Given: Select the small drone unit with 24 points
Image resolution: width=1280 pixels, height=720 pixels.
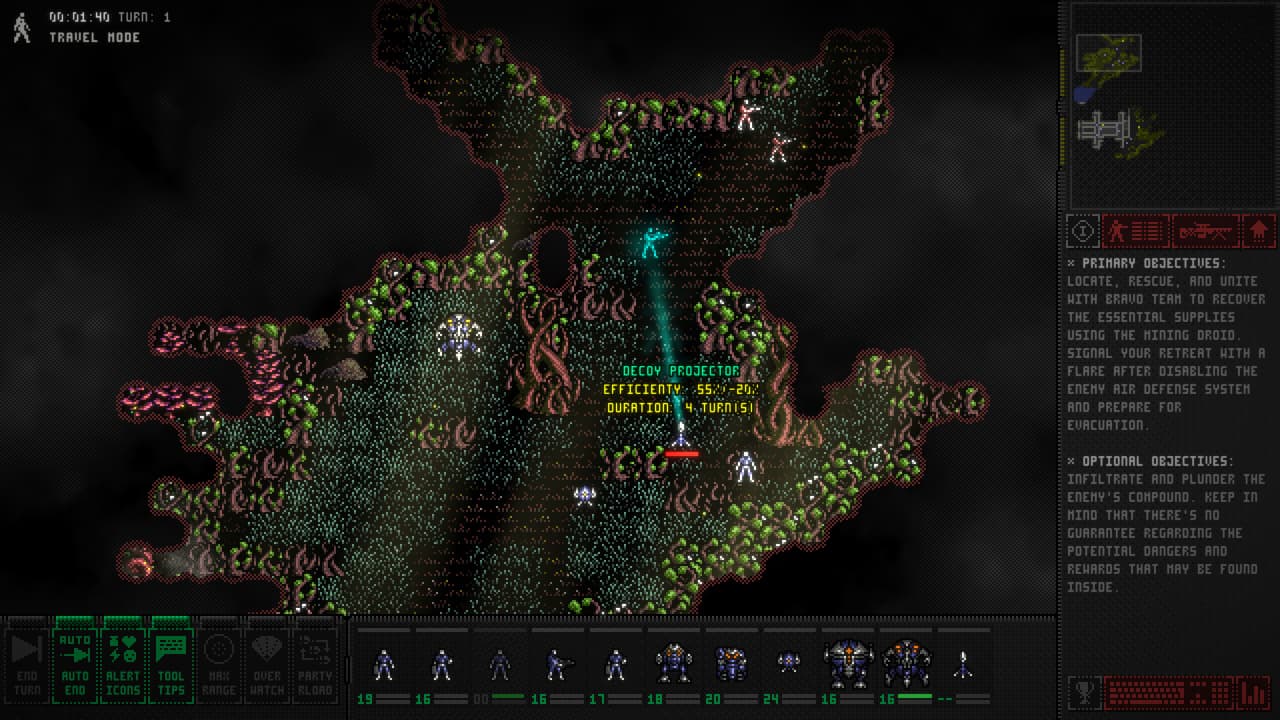Looking at the screenshot, I should pyautogui.click(x=789, y=663).
